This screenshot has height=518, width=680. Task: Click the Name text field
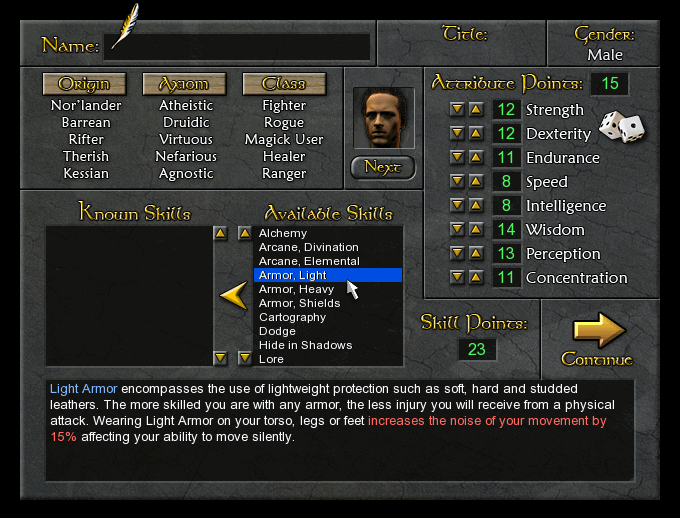[x=237, y=46]
